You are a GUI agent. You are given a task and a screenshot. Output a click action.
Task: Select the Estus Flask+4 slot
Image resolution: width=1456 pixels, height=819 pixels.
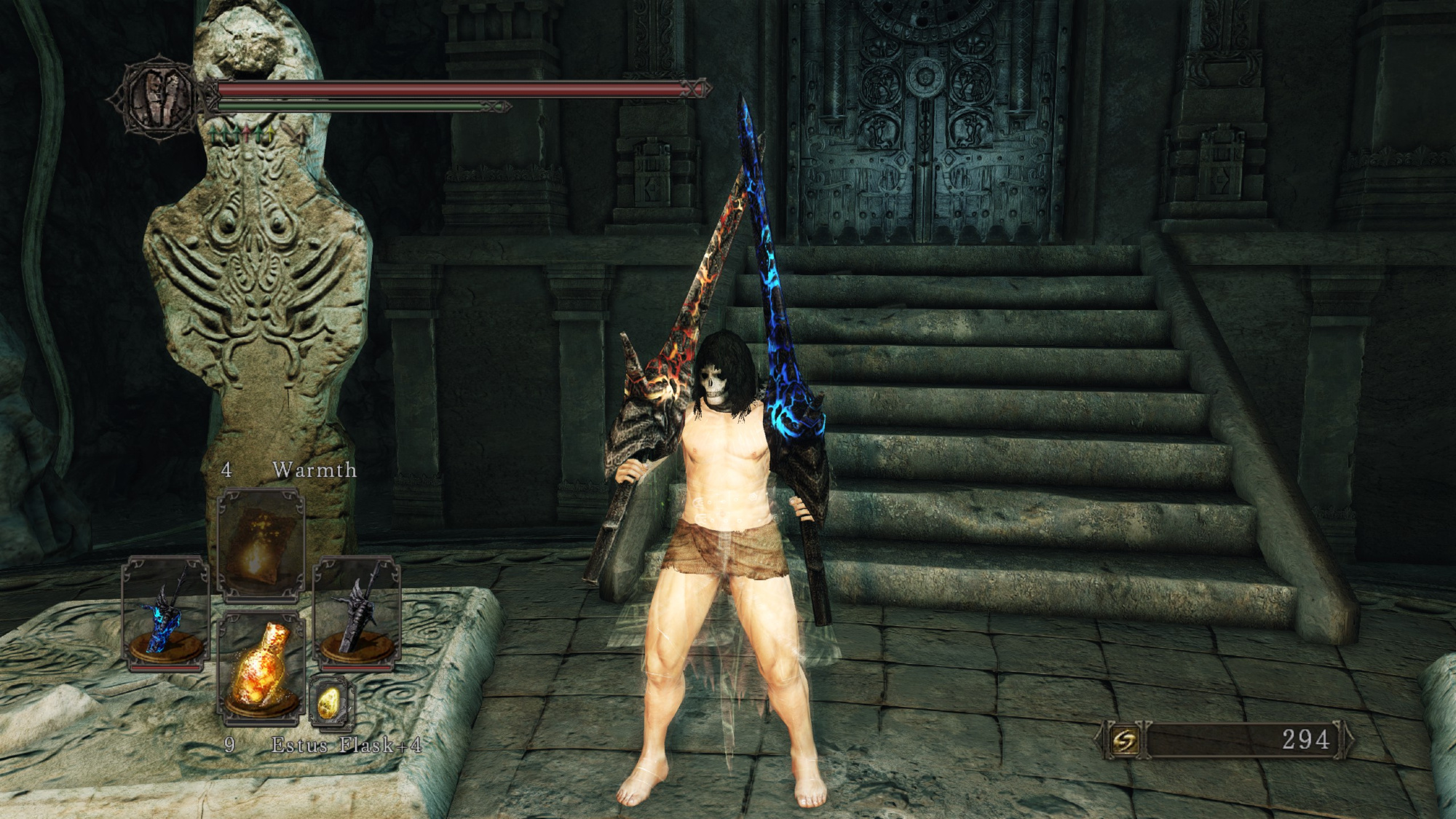tap(259, 670)
